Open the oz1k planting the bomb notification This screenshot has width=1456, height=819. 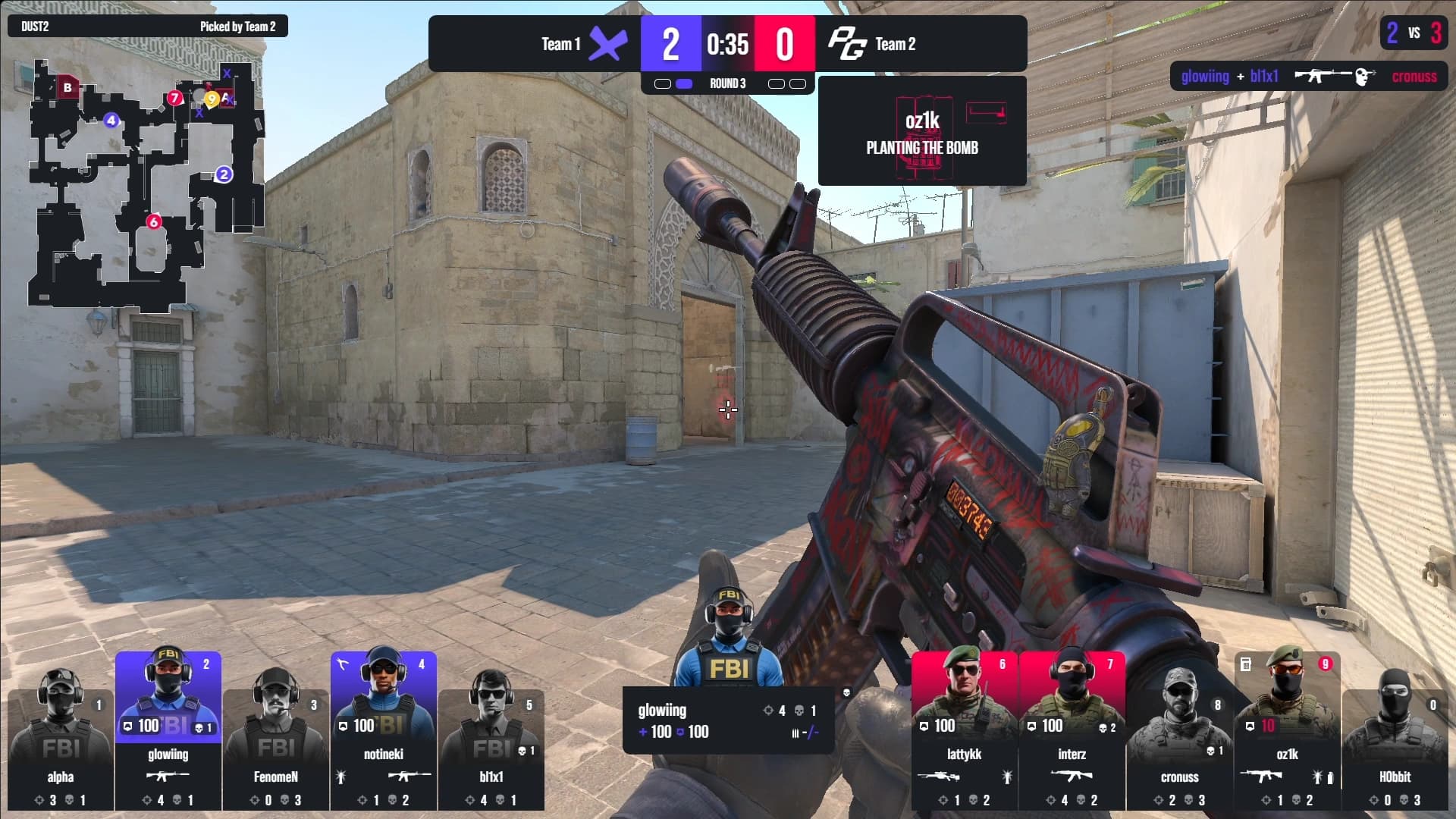coord(922,131)
